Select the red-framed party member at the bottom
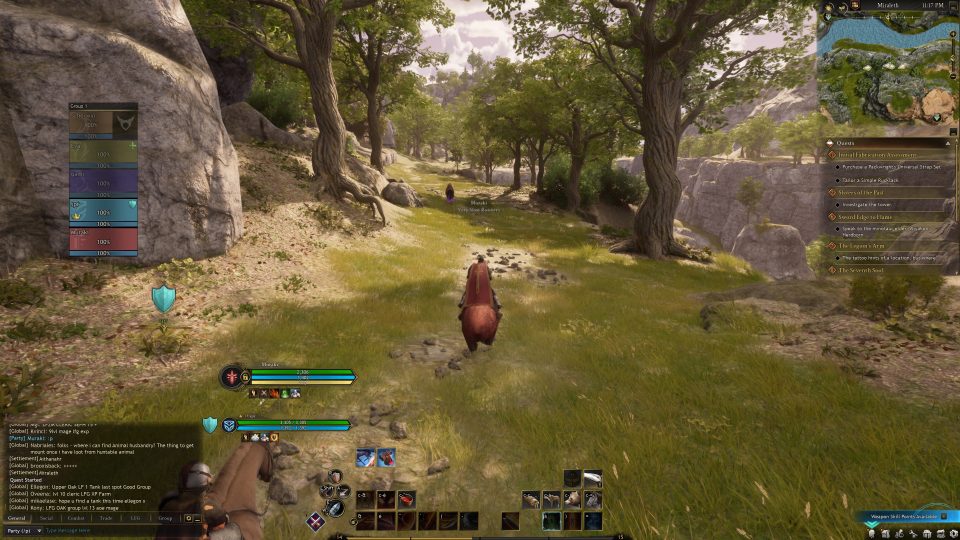The height and width of the screenshot is (540, 960). coord(103,240)
